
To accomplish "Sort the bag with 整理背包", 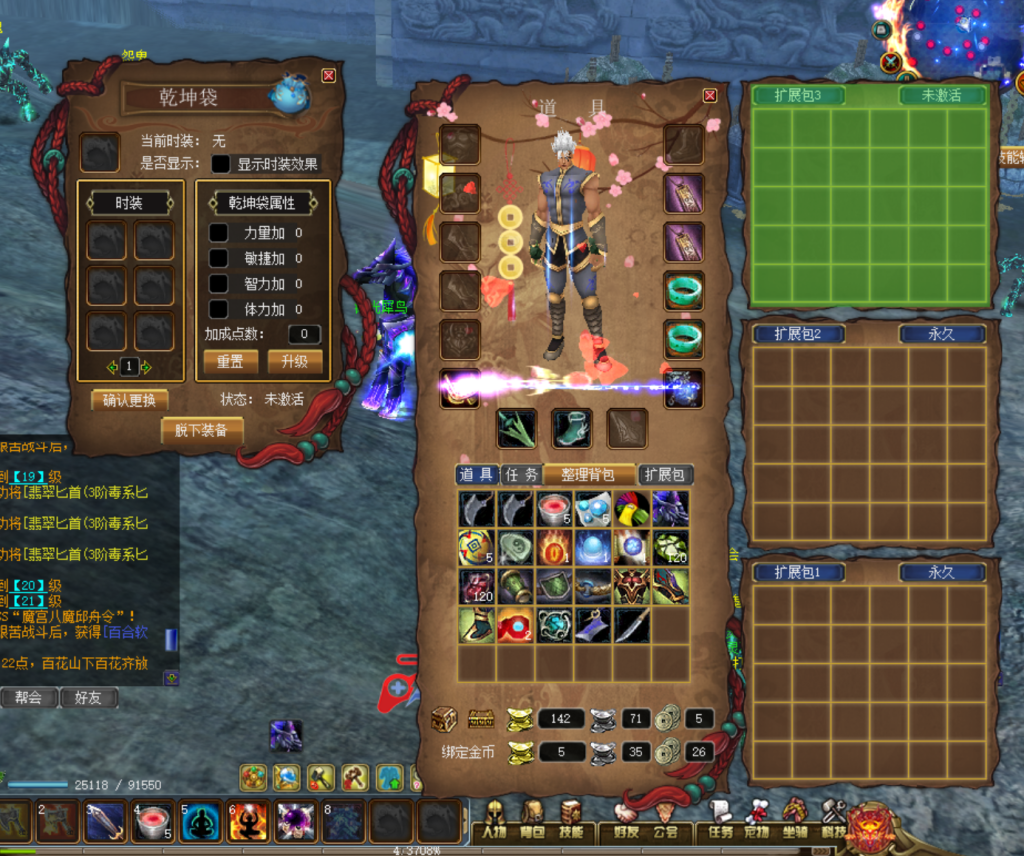I will [x=589, y=475].
